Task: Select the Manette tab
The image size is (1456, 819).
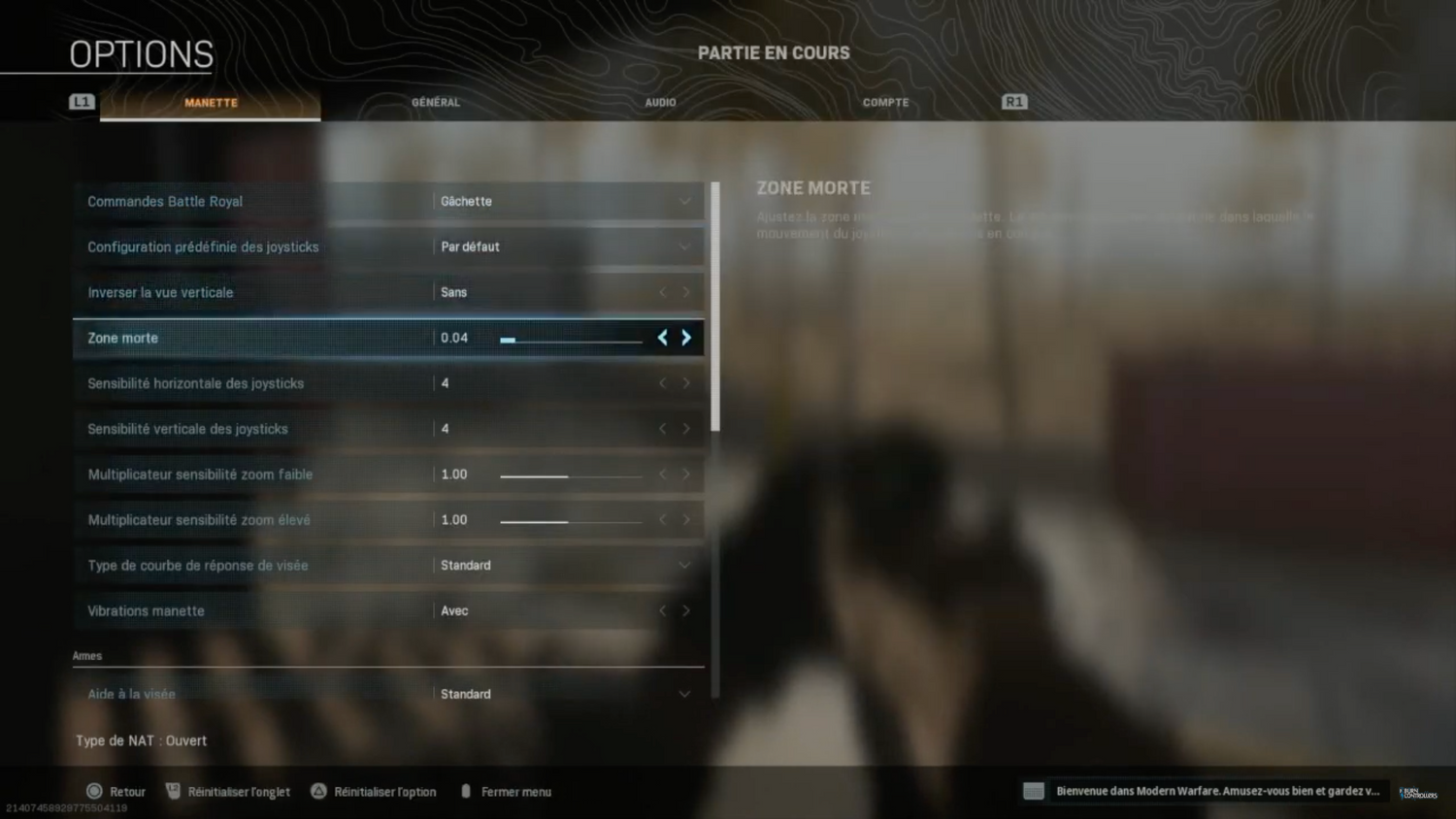Action: (211, 102)
